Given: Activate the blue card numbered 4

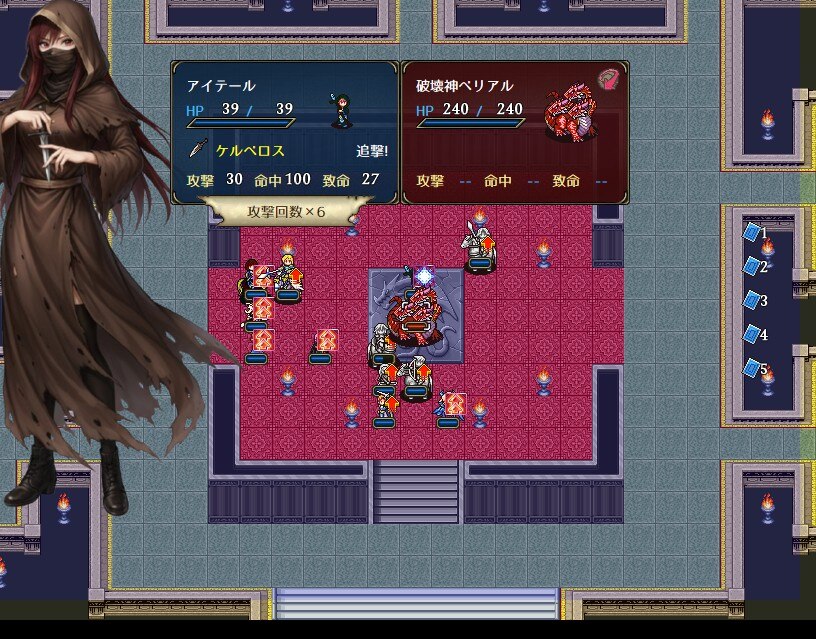Looking at the screenshot, I should (x=752, y=334).
